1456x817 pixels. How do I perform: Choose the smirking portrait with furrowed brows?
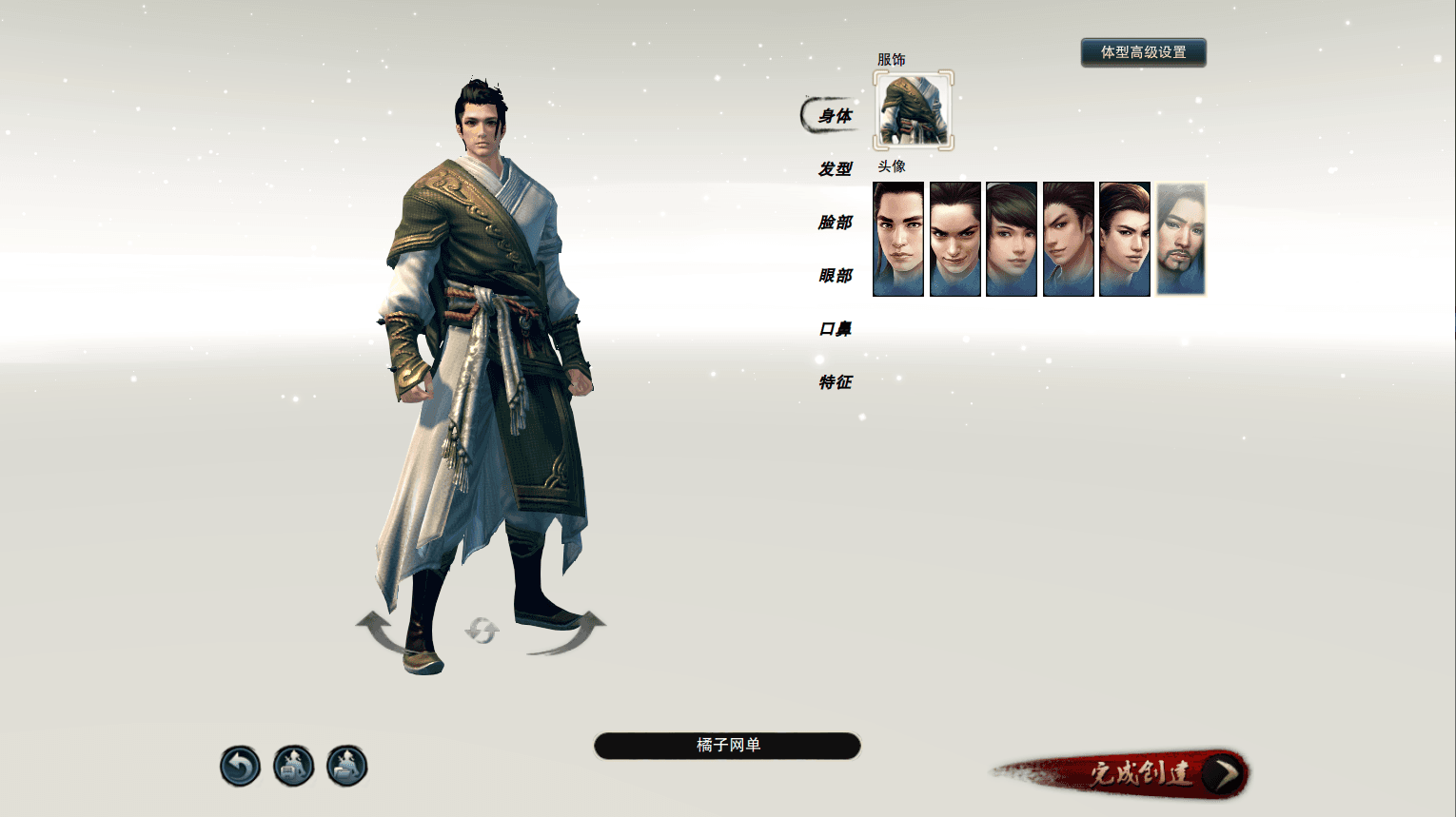click(954, 239)
